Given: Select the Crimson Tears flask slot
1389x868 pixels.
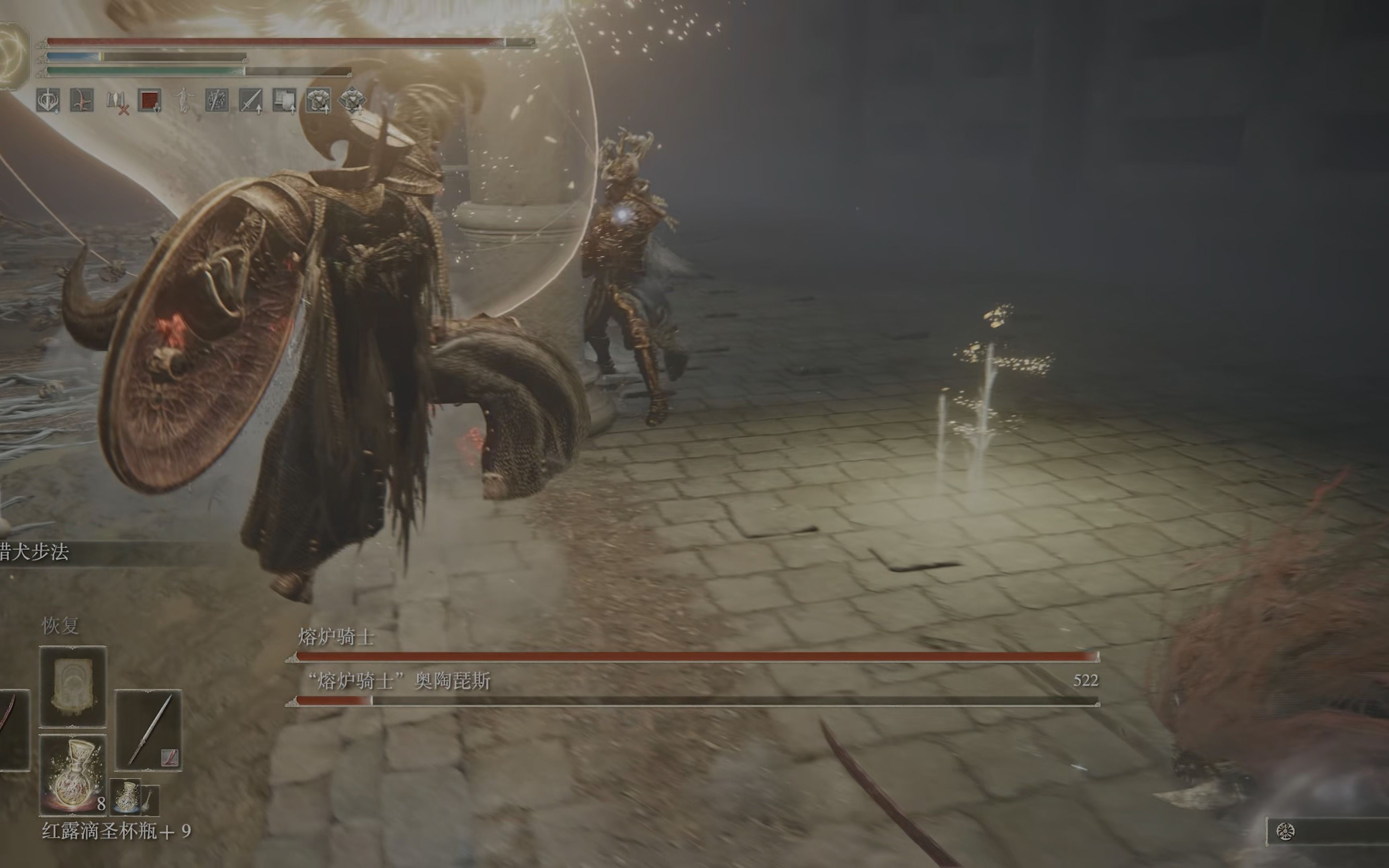Looking at the screenshot, I should pos(73,774).
